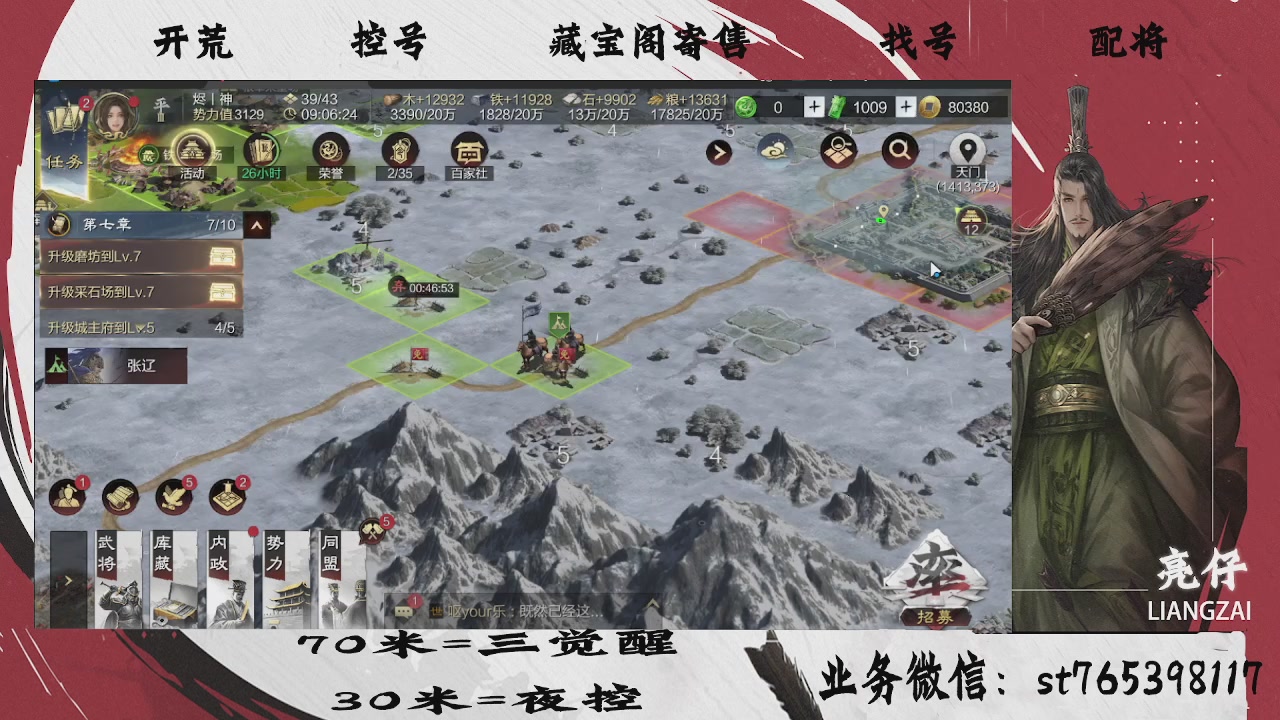Click the magnifying glass search icon
Viewport: 1280px width, 720px height.
[x=898, y=150]
